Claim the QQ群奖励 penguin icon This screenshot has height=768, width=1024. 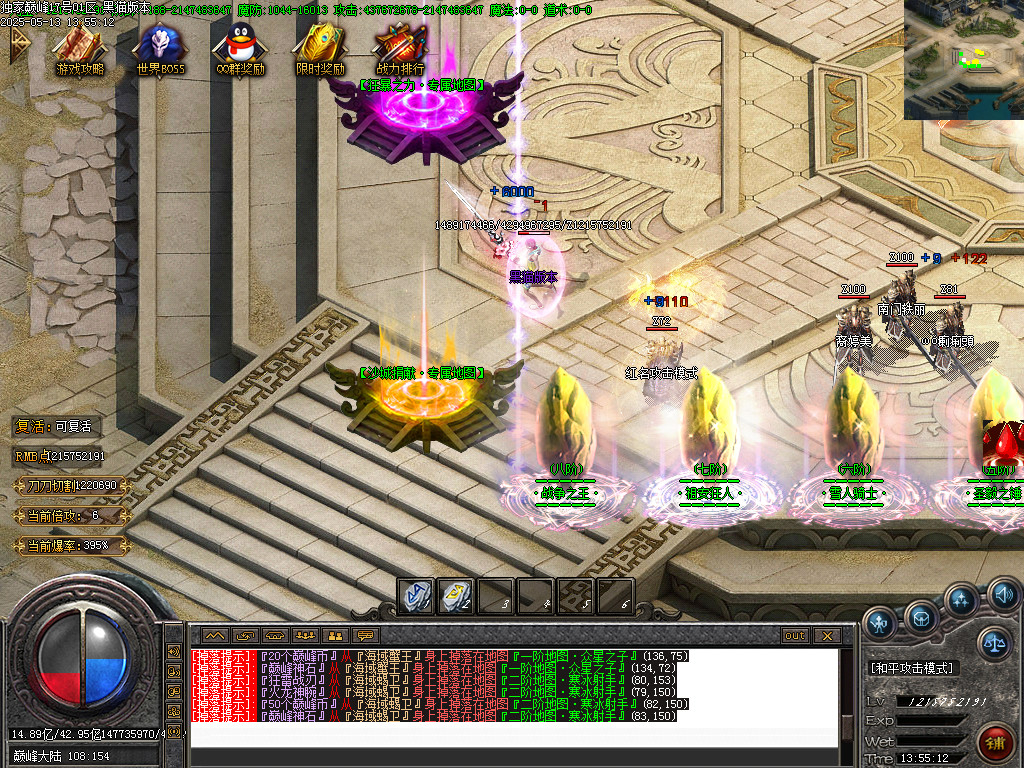239,46
